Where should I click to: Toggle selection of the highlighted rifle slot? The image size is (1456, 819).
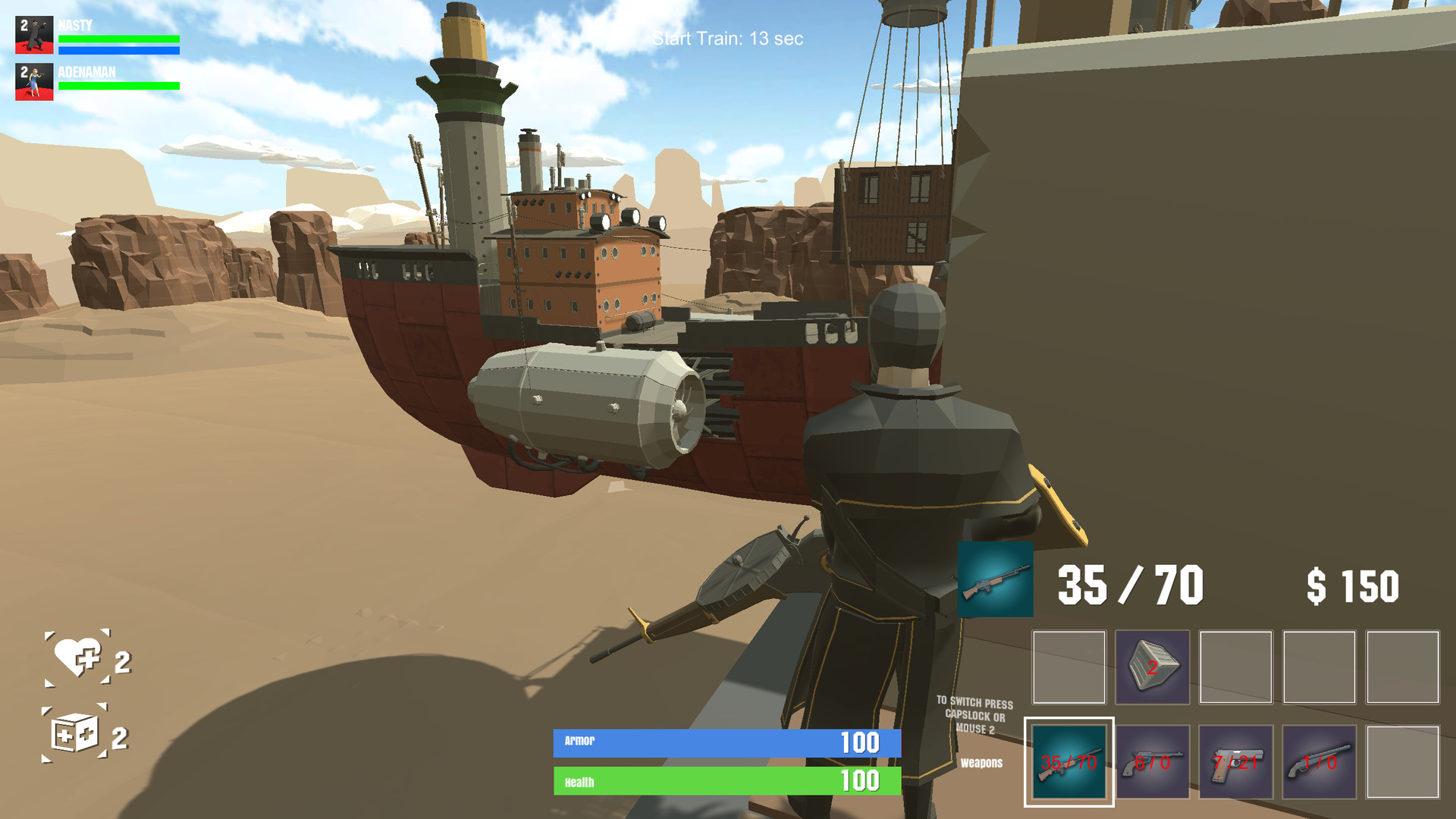point(1069,761)
